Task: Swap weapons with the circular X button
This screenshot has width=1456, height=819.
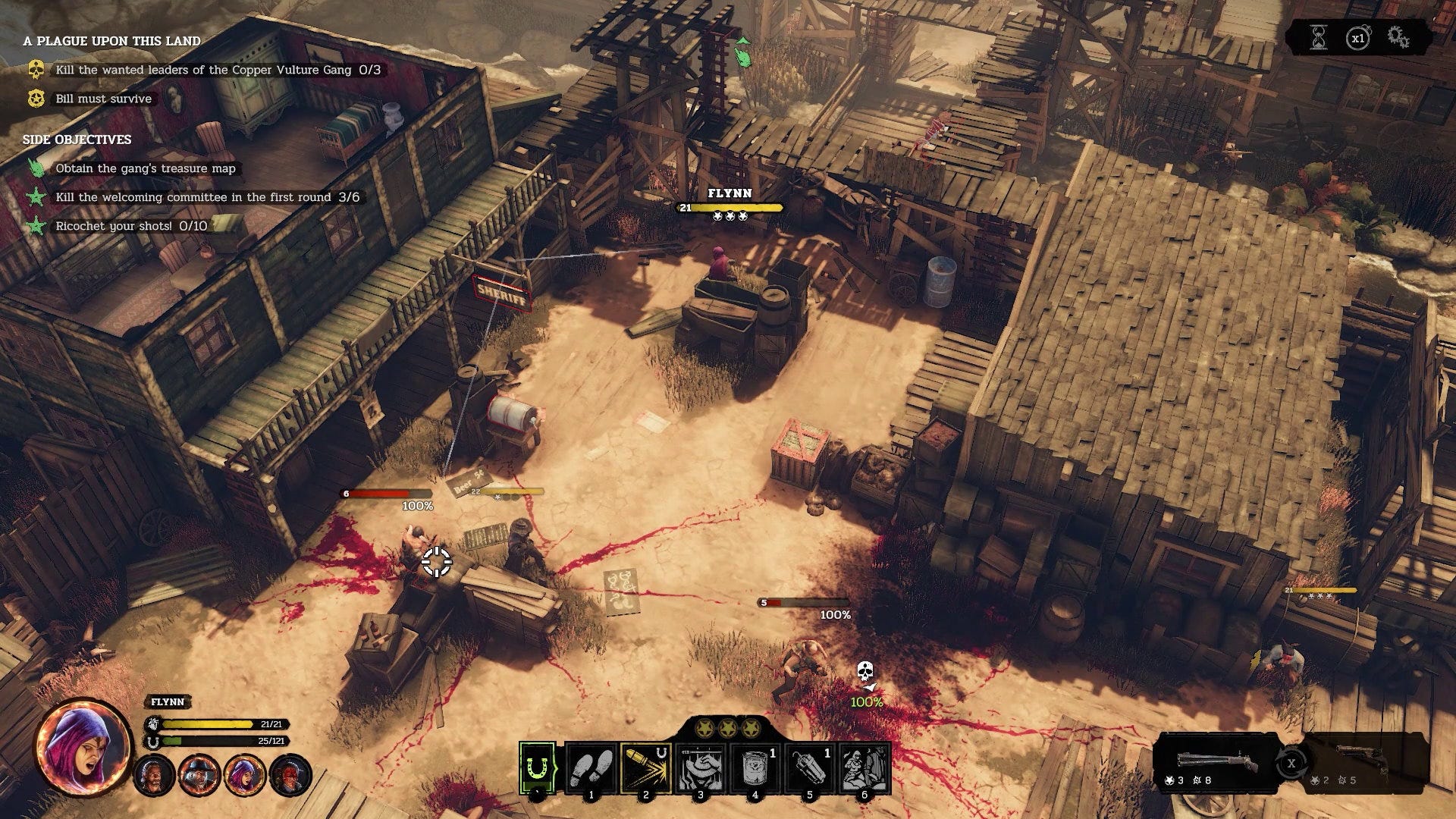Action: pos(1291,763)
